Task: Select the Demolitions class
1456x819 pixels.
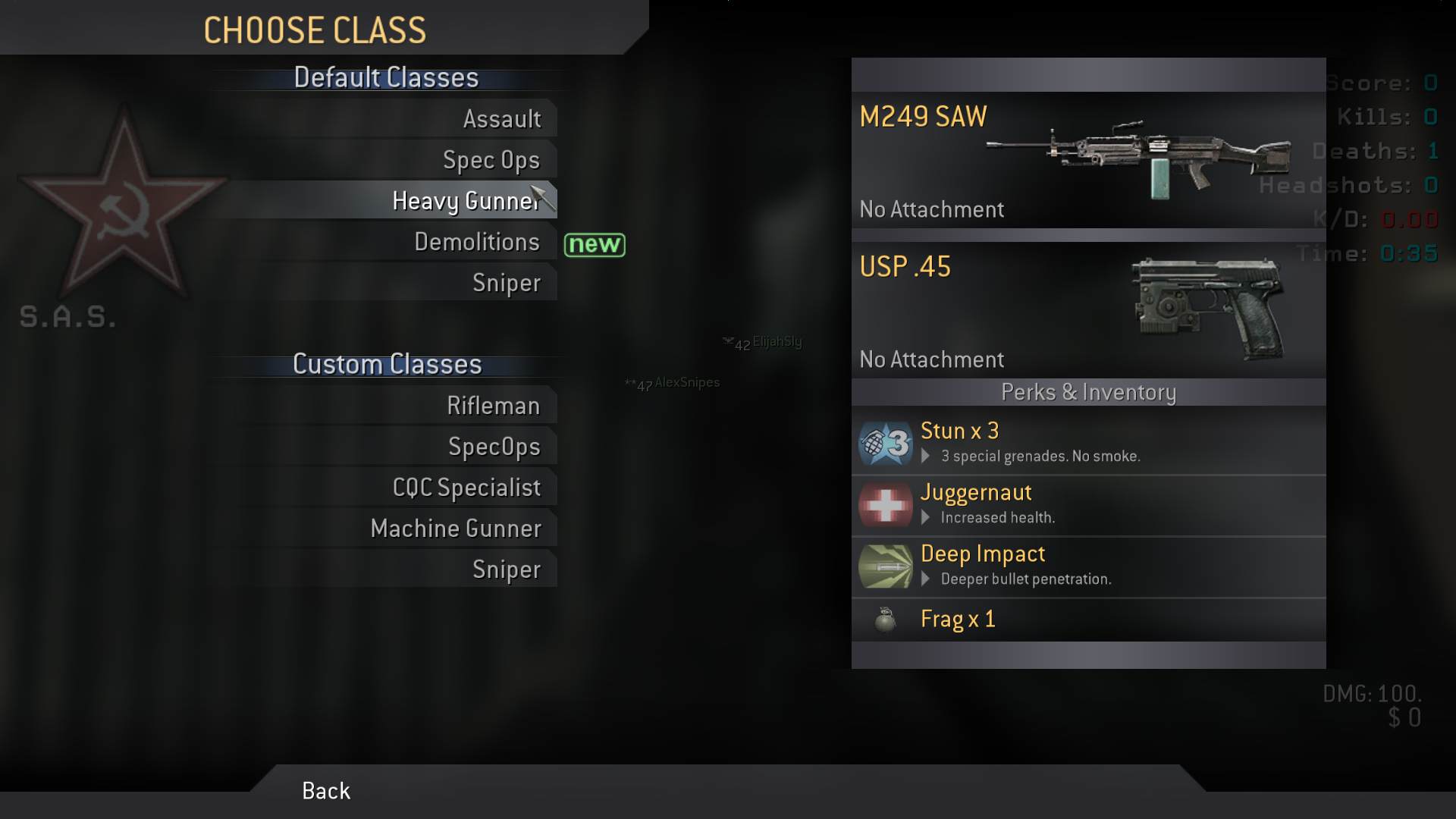Action: (x=476, y=242)
